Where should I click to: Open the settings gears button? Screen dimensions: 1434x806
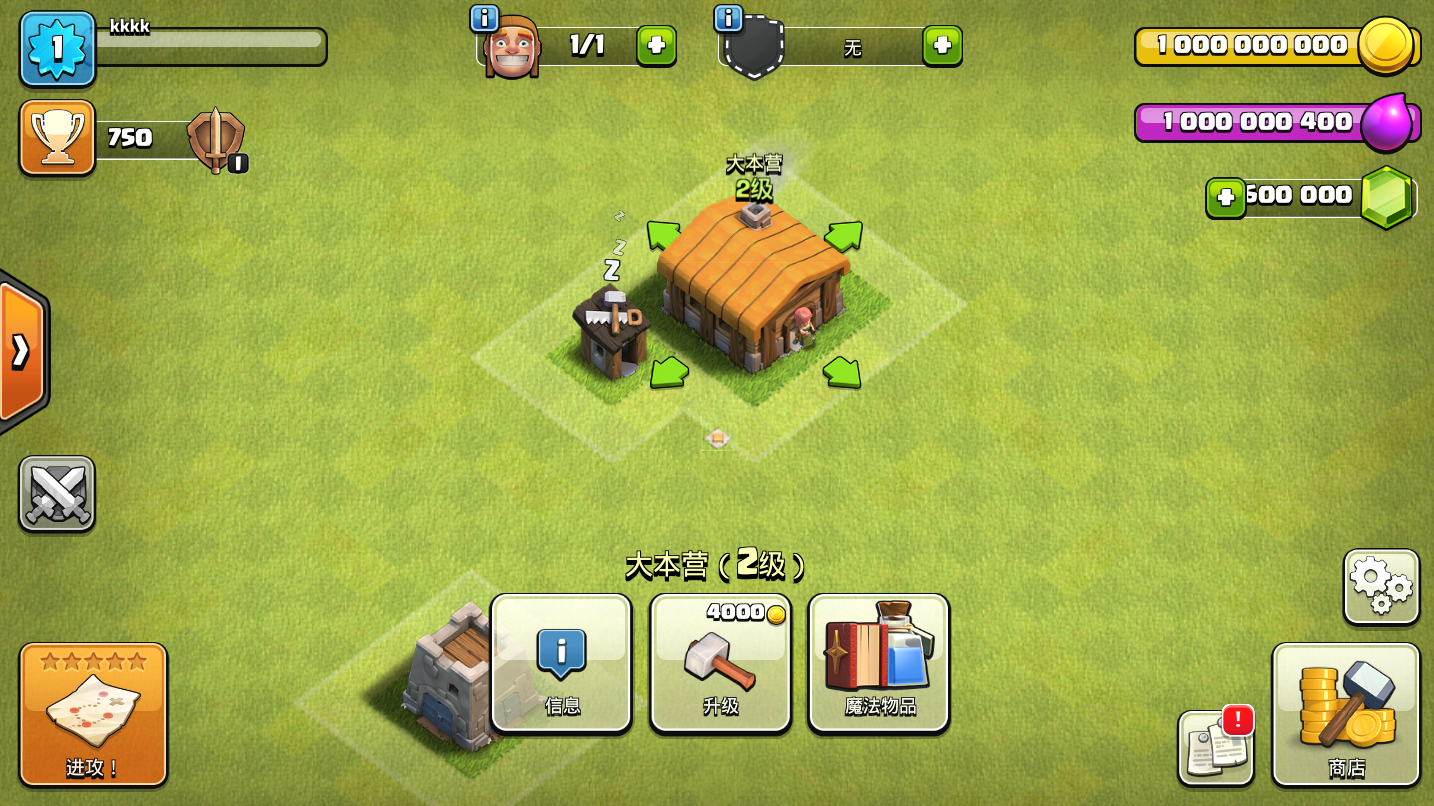coord(1381,587)
